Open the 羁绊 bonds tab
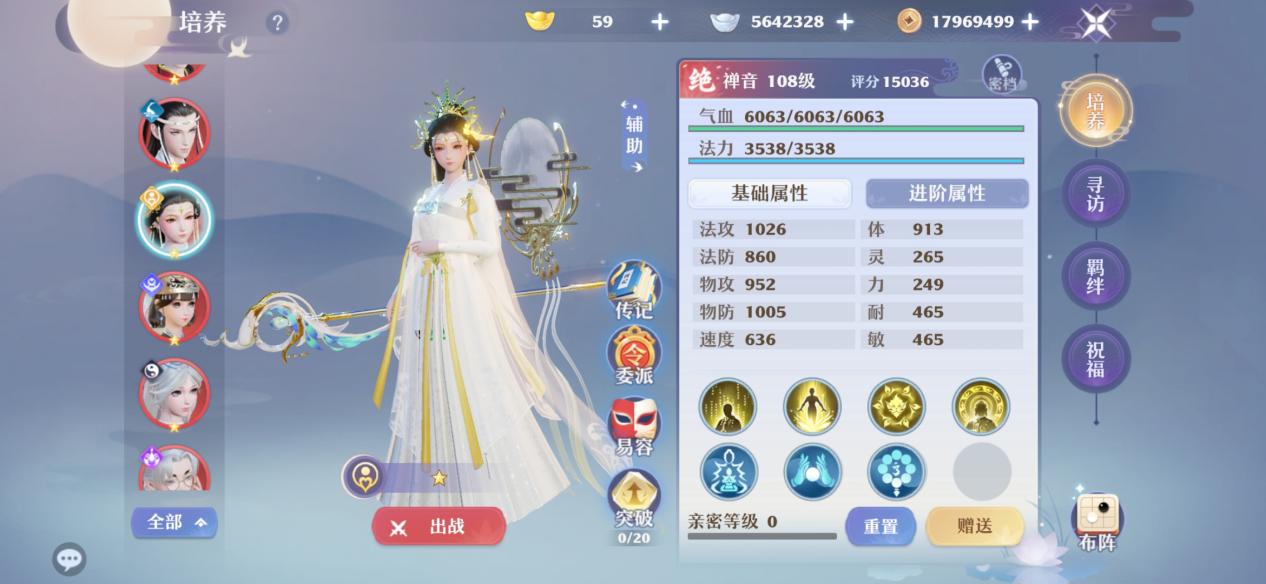 coord(1095,276)
